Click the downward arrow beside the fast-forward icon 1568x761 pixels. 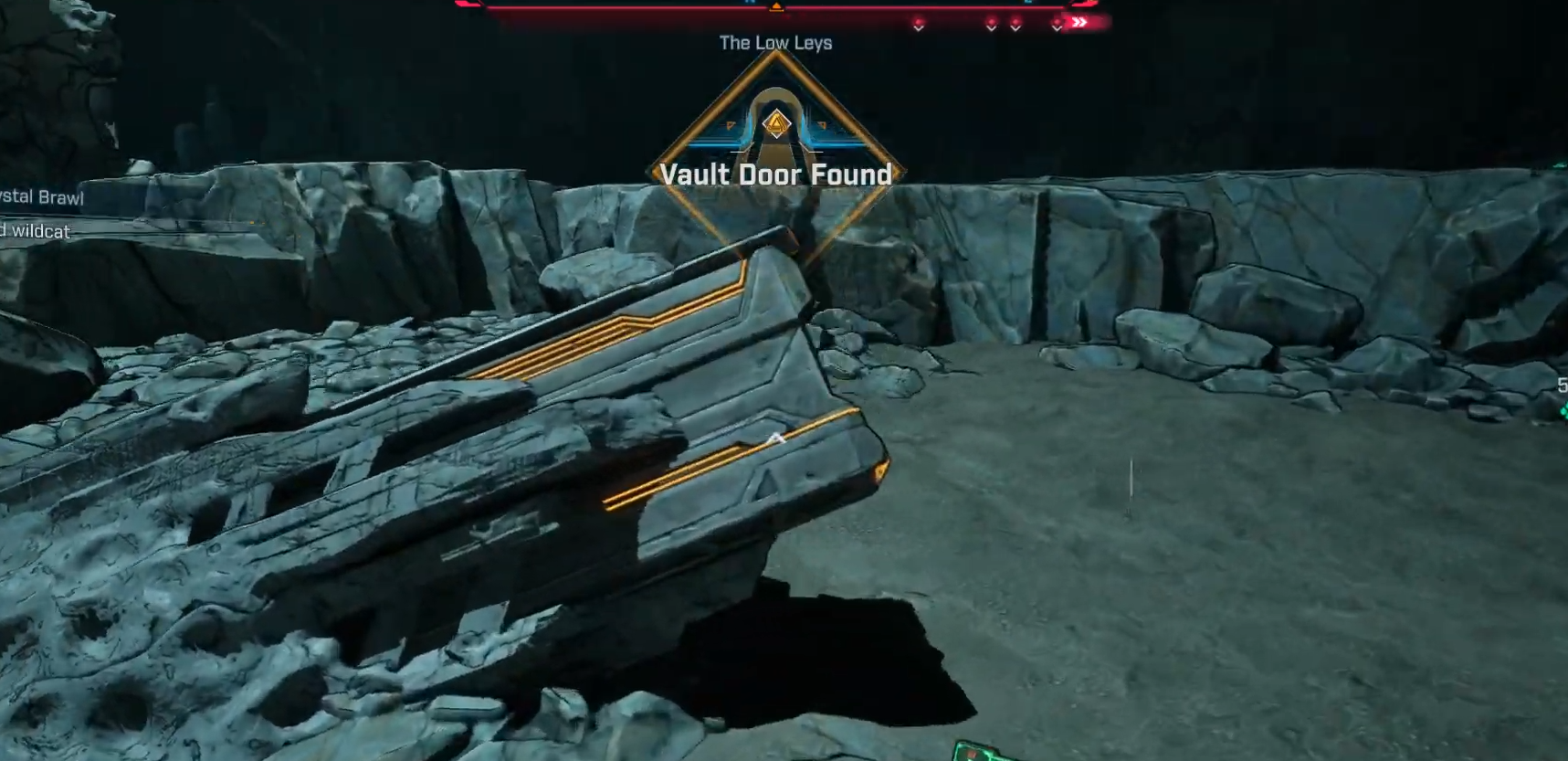tap(1057, 29)
